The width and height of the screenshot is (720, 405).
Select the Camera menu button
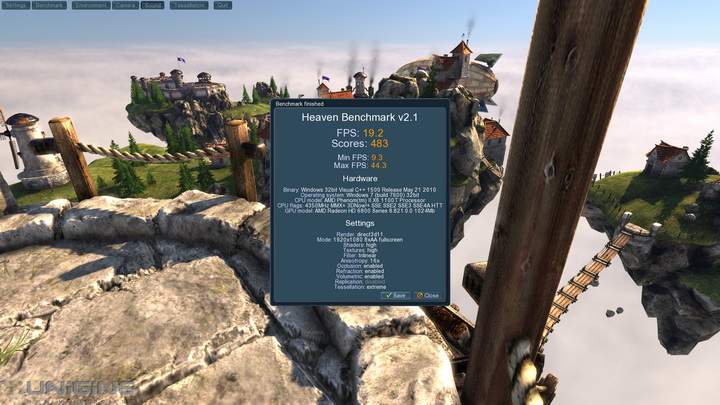coord(125,5)
